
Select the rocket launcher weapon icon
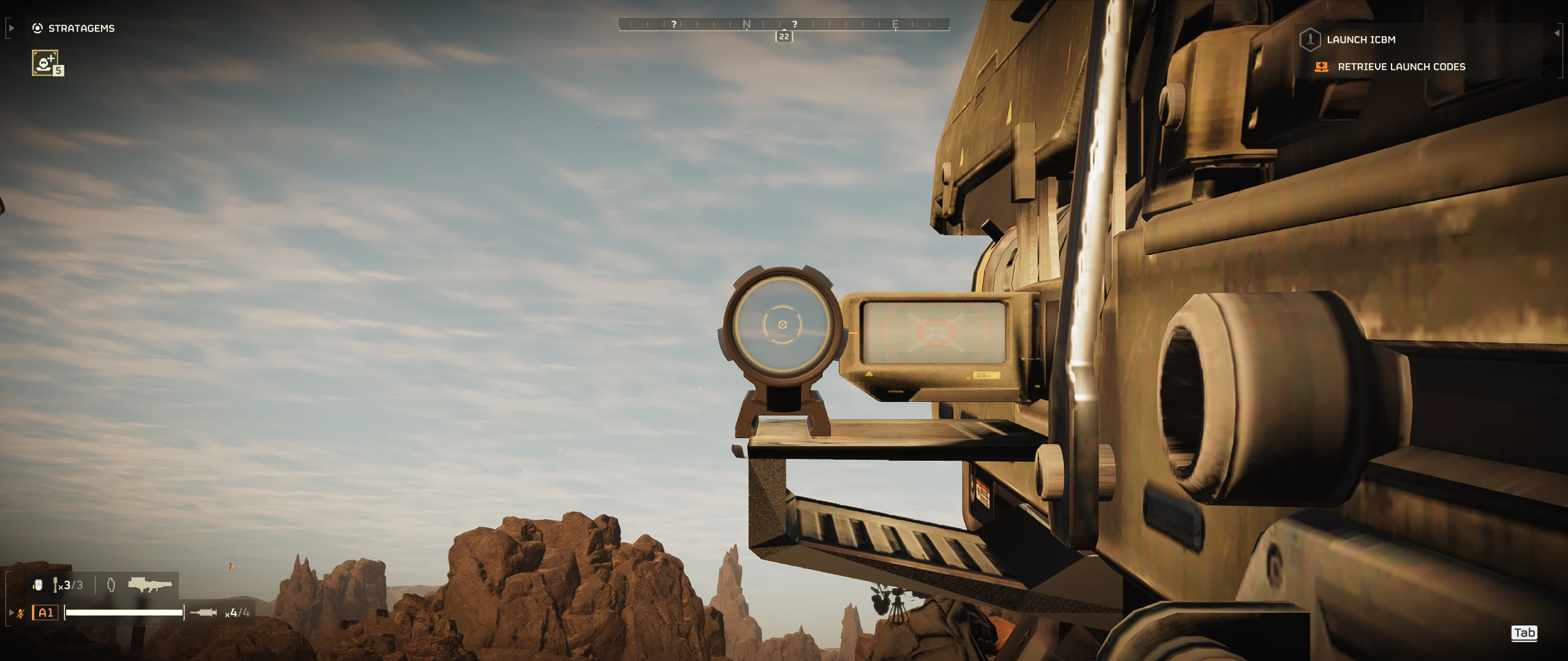pyautogui.click(x=150, y=585)
